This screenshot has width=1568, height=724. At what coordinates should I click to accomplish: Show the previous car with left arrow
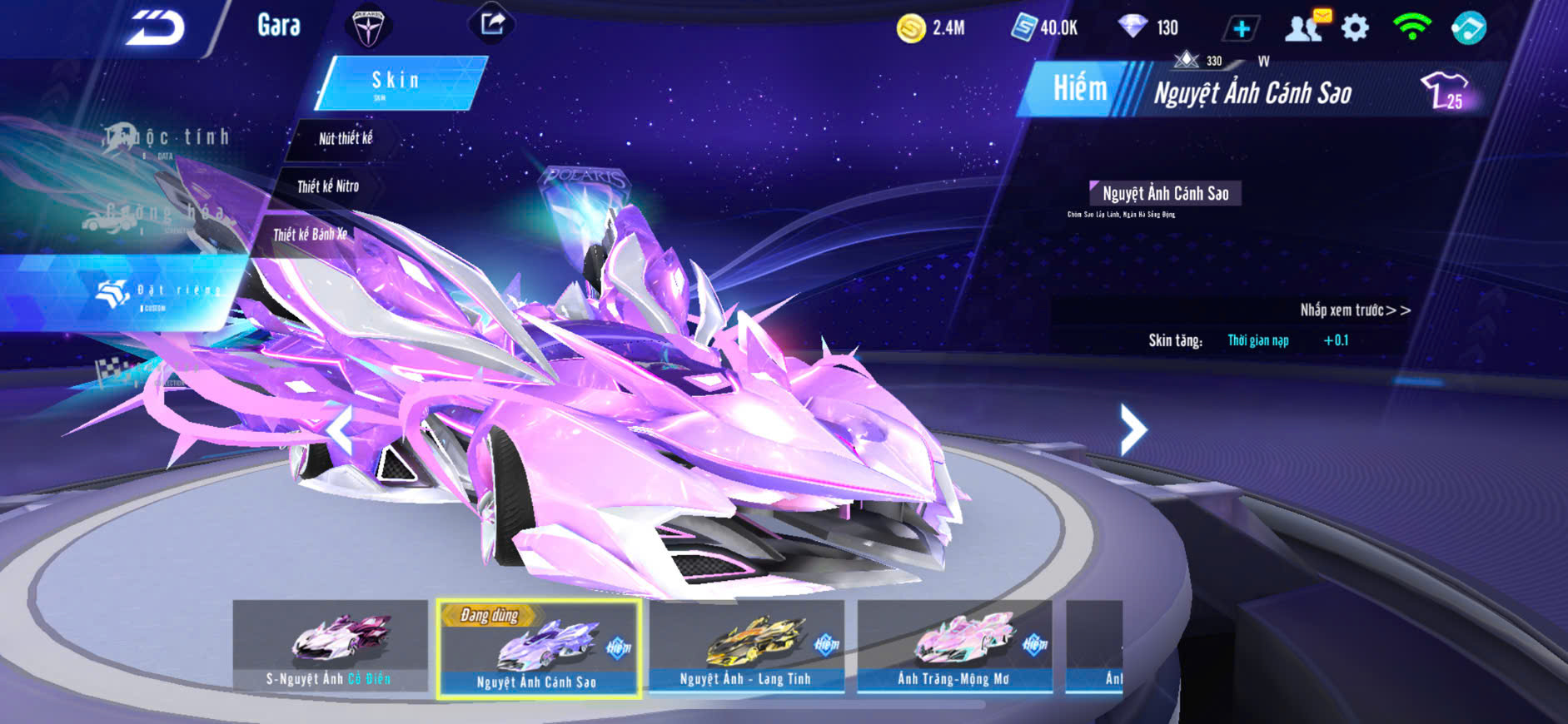click(x=339, y=430)
